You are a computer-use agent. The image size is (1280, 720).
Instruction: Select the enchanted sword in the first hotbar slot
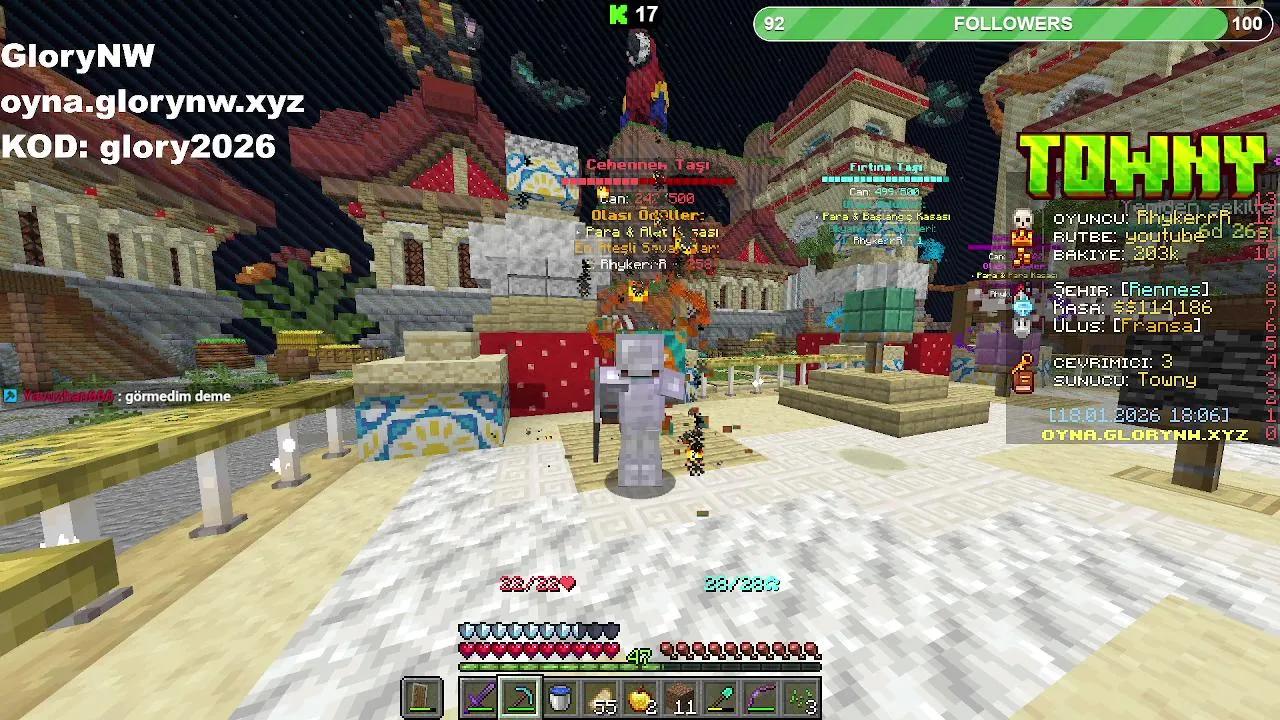coord(477,695)
